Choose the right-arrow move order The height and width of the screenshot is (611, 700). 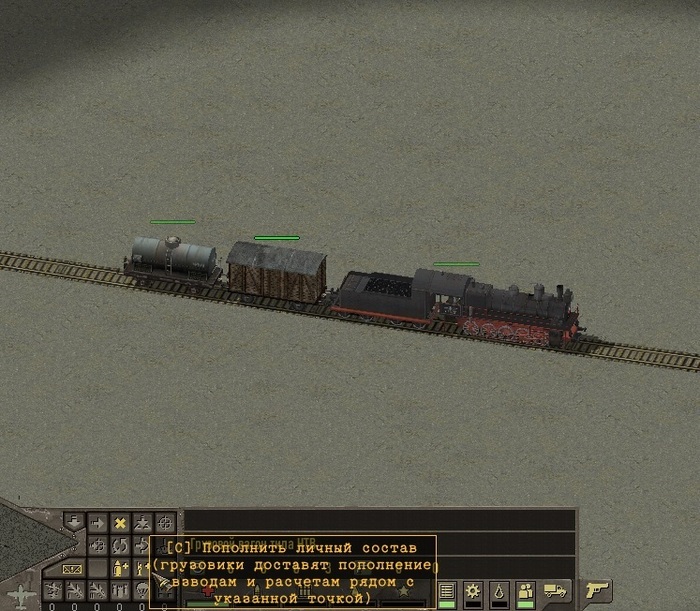pos(98,523)
